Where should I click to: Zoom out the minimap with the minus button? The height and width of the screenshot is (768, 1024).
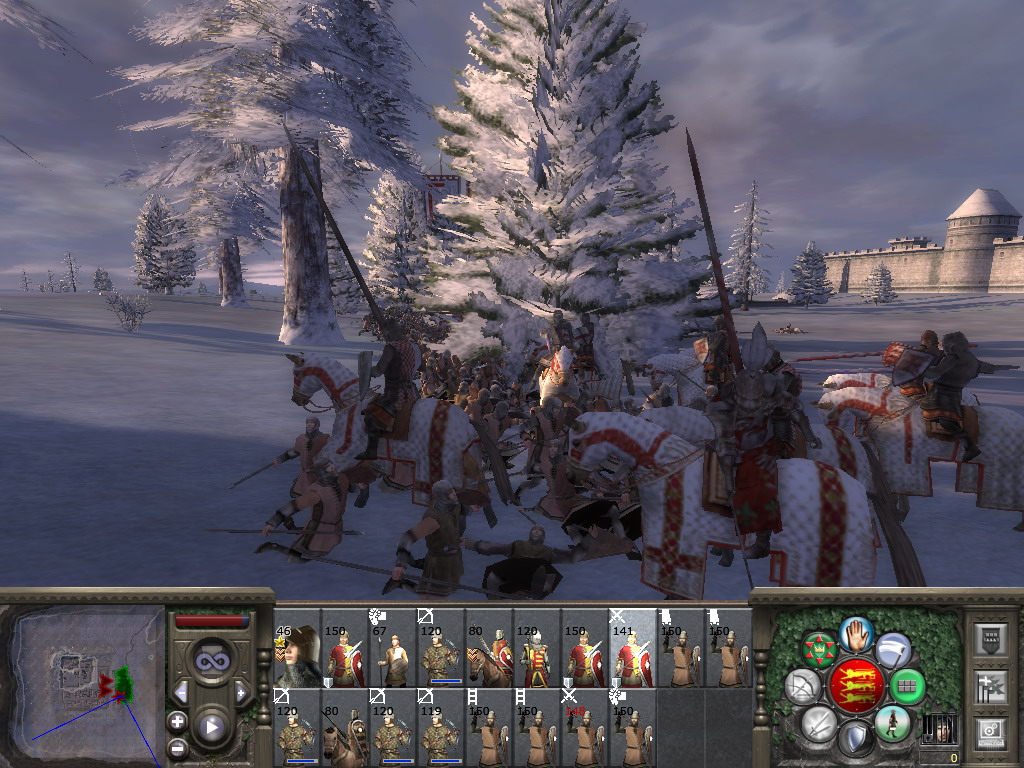pyautogui.click(x=177, y=747)
